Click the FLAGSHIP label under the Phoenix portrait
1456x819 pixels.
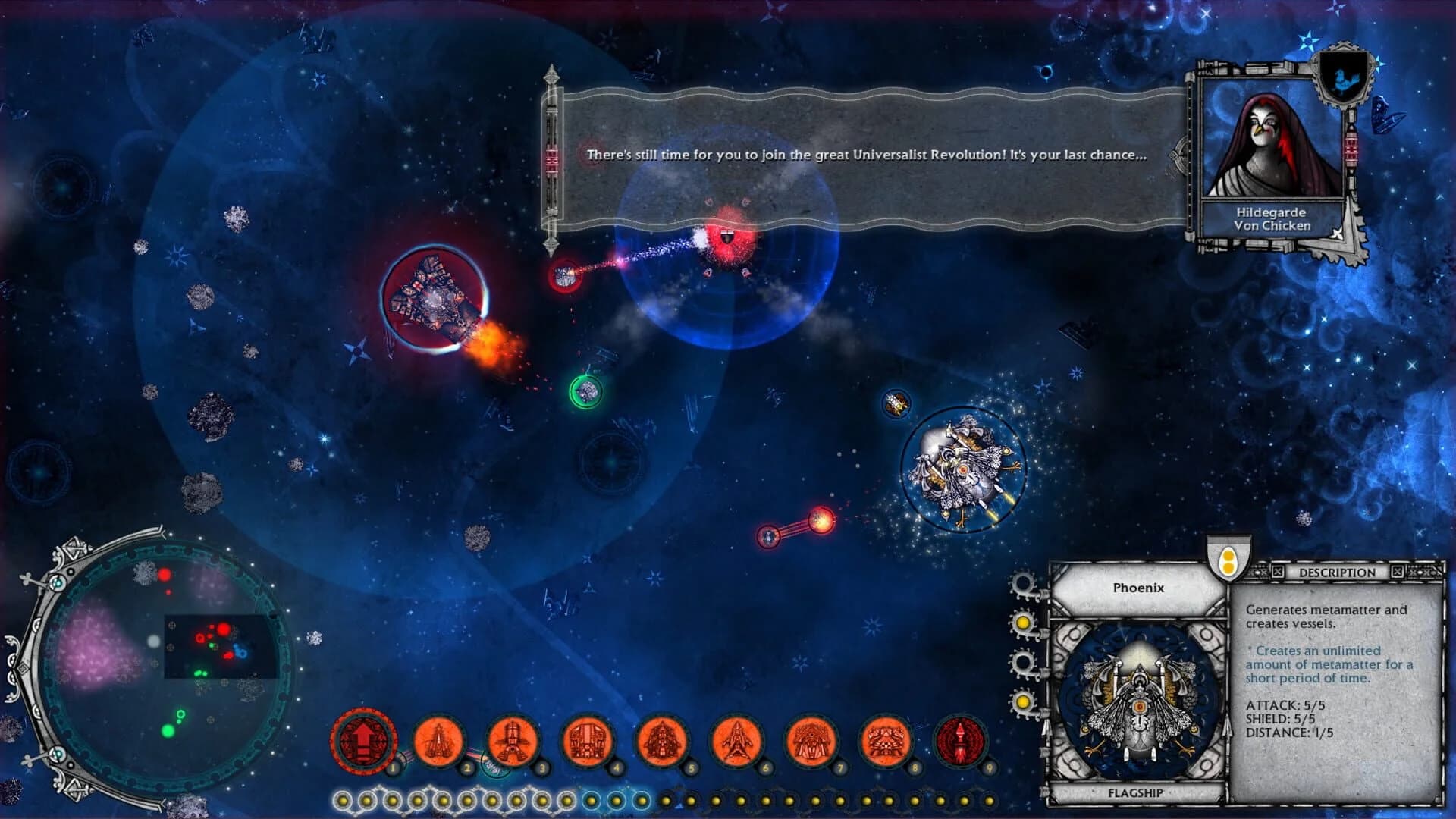pyautogui.click(x=1137, y=793)
